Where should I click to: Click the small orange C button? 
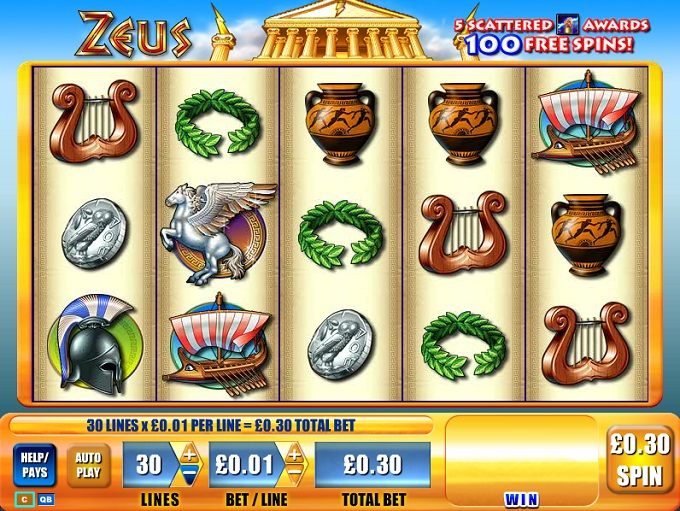[x=22, y=498]
